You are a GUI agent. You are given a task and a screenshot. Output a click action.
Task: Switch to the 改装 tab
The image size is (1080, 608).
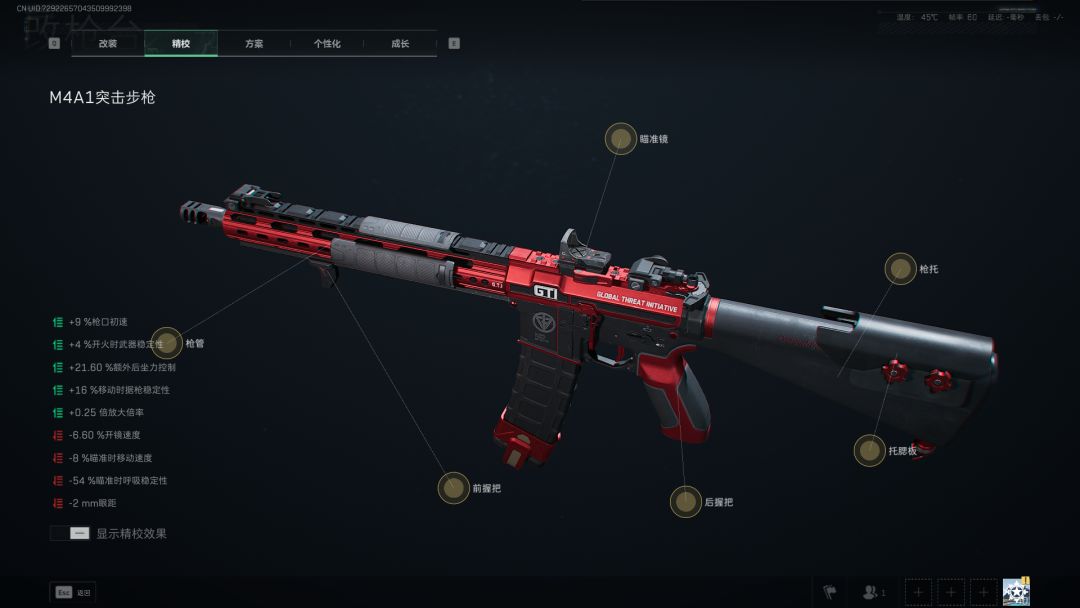(x=108, y=44)
